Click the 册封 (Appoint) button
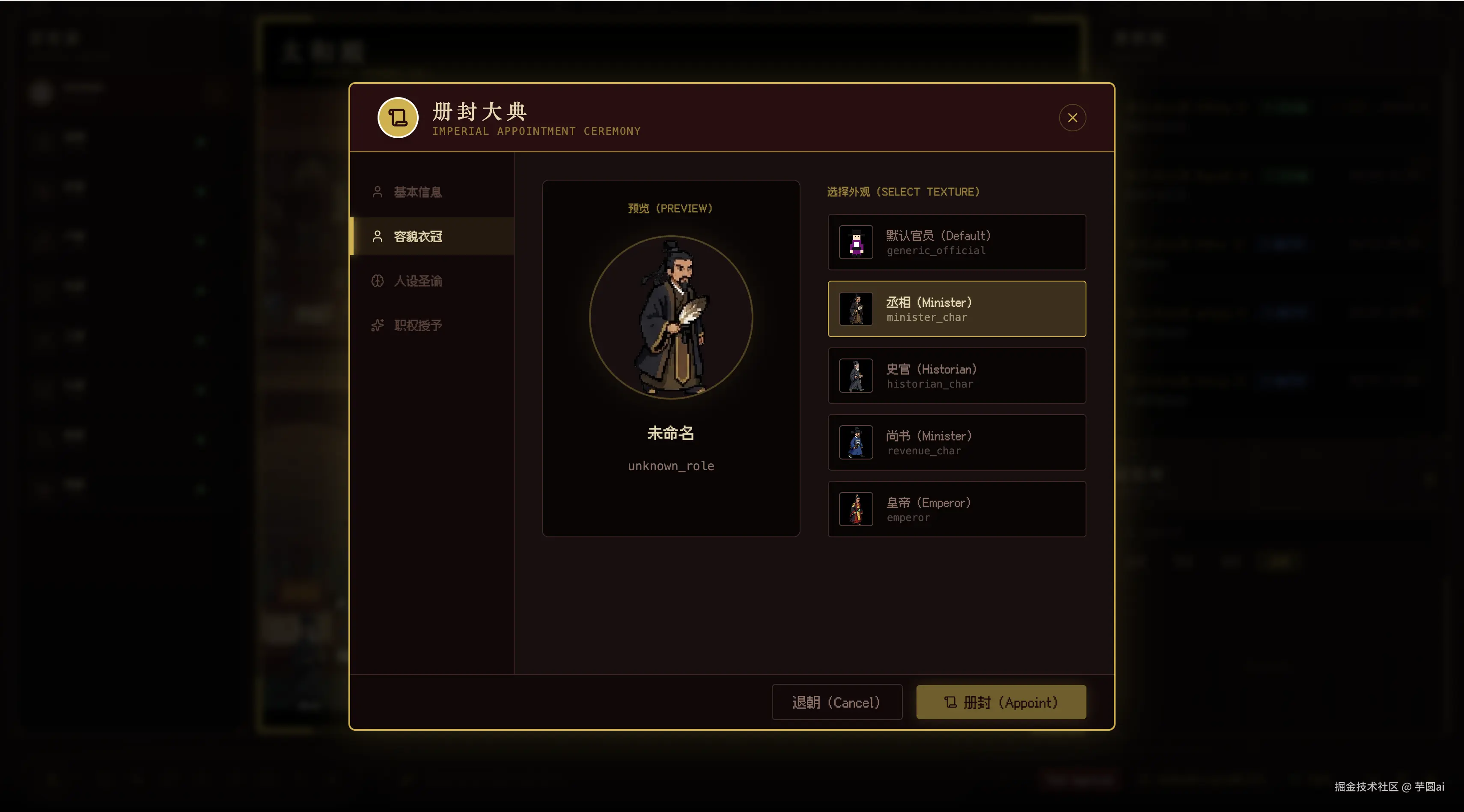Image resolution: width=1464 pixels, height=812 pixels. (x=1000, y=702)
